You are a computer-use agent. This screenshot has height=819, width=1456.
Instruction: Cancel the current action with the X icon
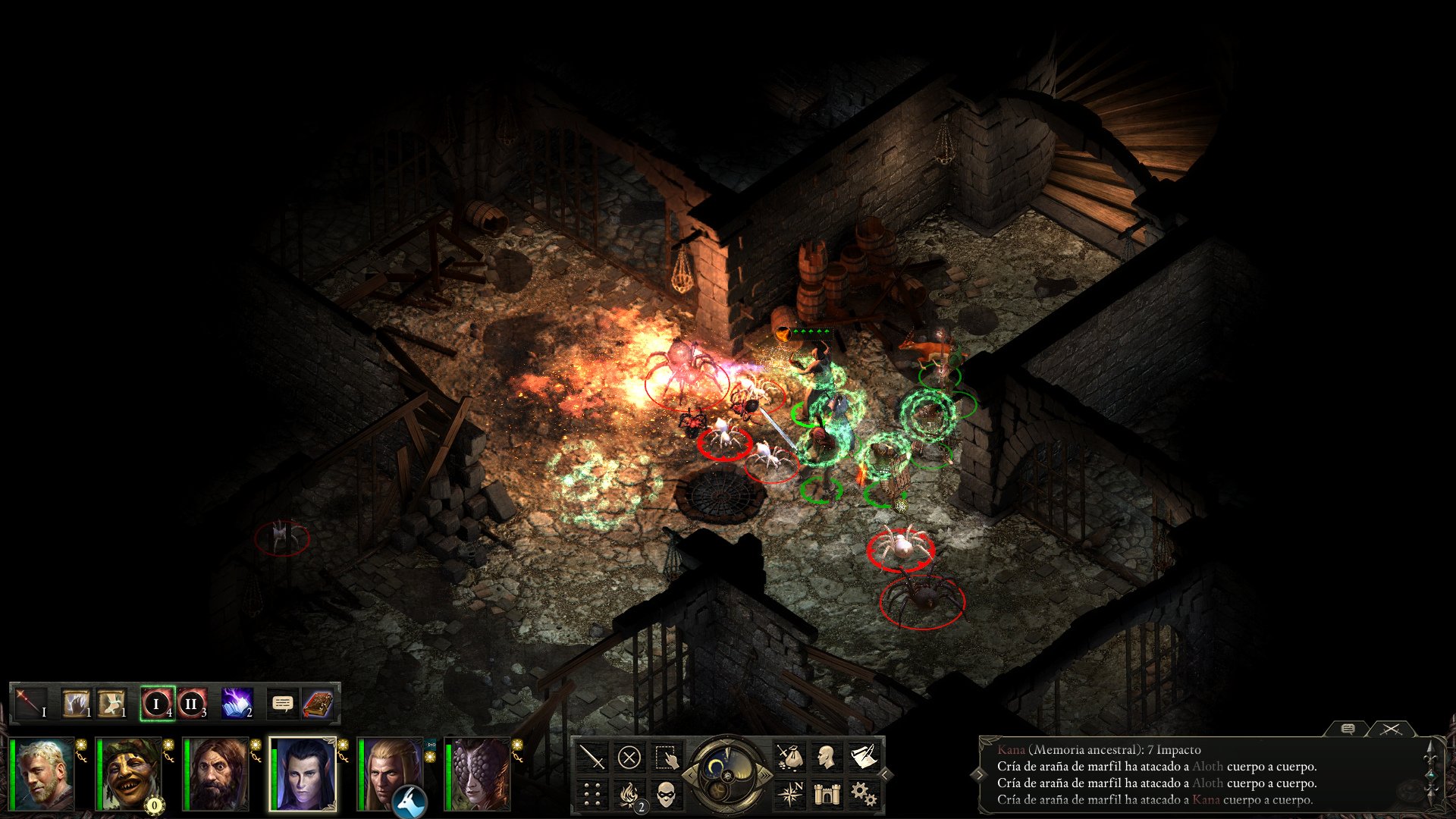[x=629, y=757]
